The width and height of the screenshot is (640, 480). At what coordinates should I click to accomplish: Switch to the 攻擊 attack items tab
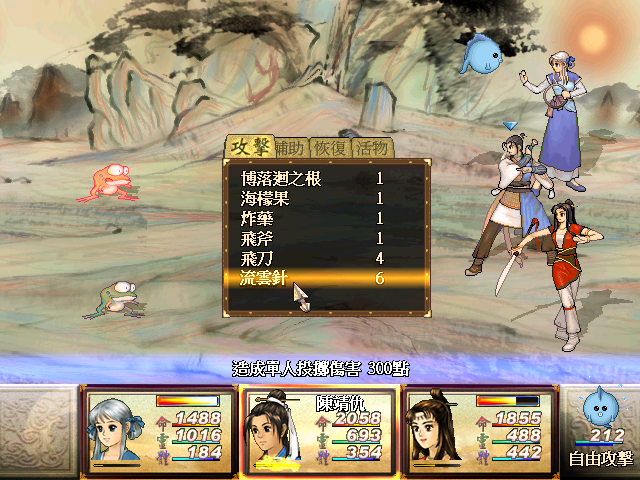pyautogui.click(x=250, y=147)
